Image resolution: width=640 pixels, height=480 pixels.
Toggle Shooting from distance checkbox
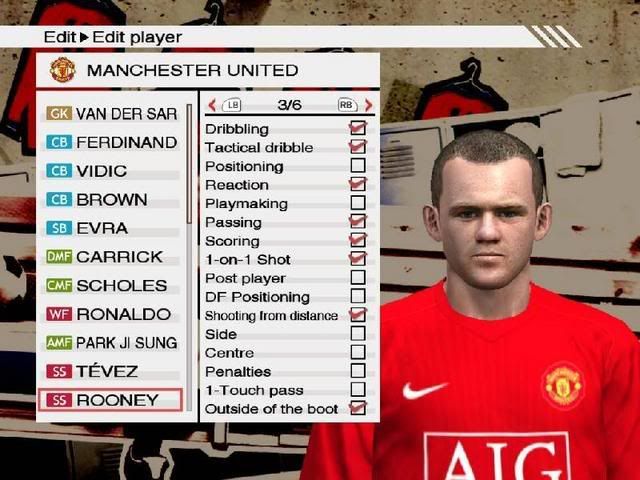[x=357, y=315]
